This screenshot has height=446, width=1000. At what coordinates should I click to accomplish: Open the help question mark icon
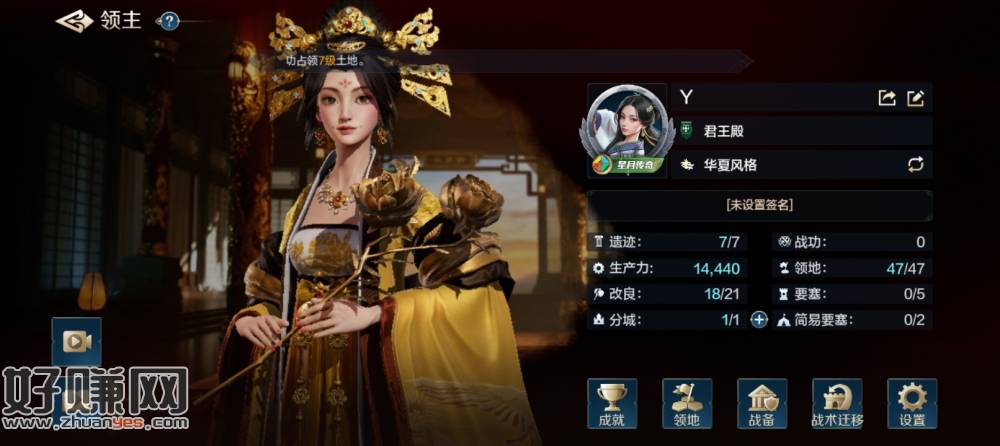pyautogui.click(x=169, y=21)
